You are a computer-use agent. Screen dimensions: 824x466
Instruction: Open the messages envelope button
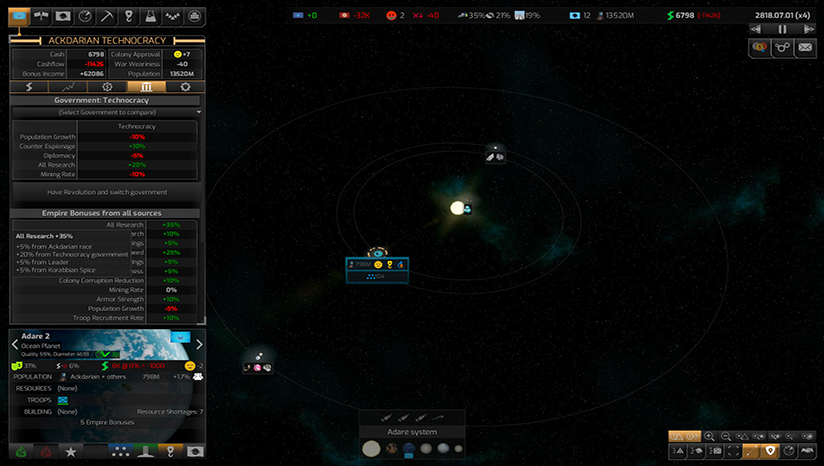point(805,47)
